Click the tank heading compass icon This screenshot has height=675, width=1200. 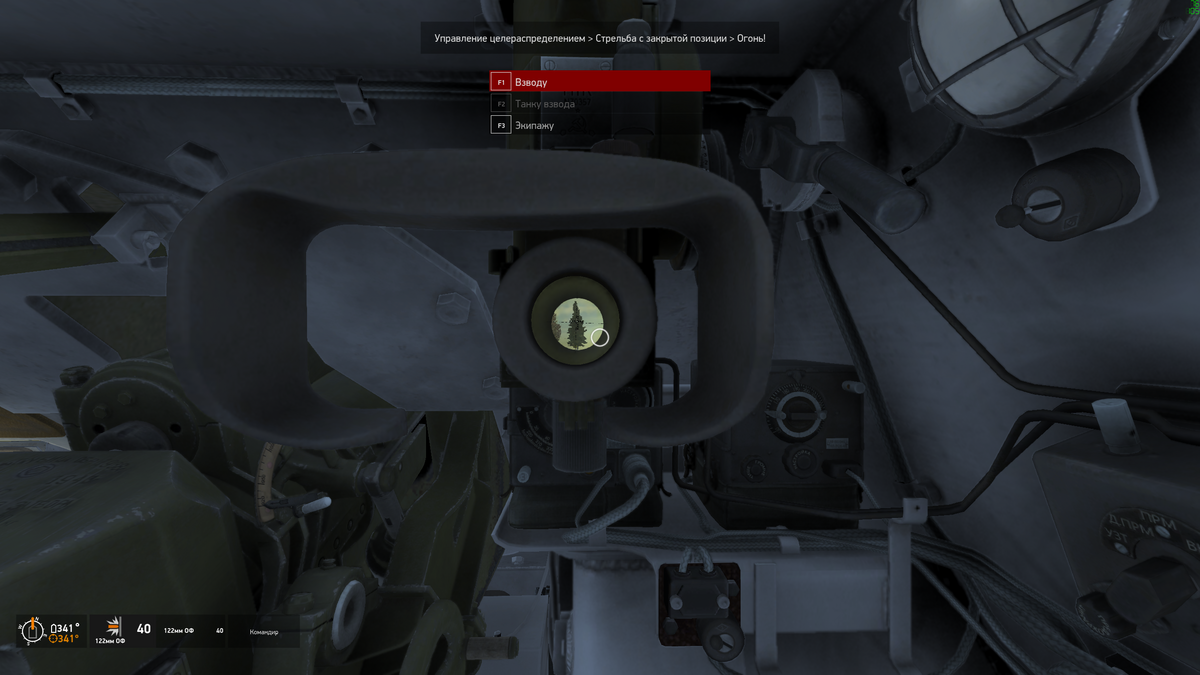point(32,631)
